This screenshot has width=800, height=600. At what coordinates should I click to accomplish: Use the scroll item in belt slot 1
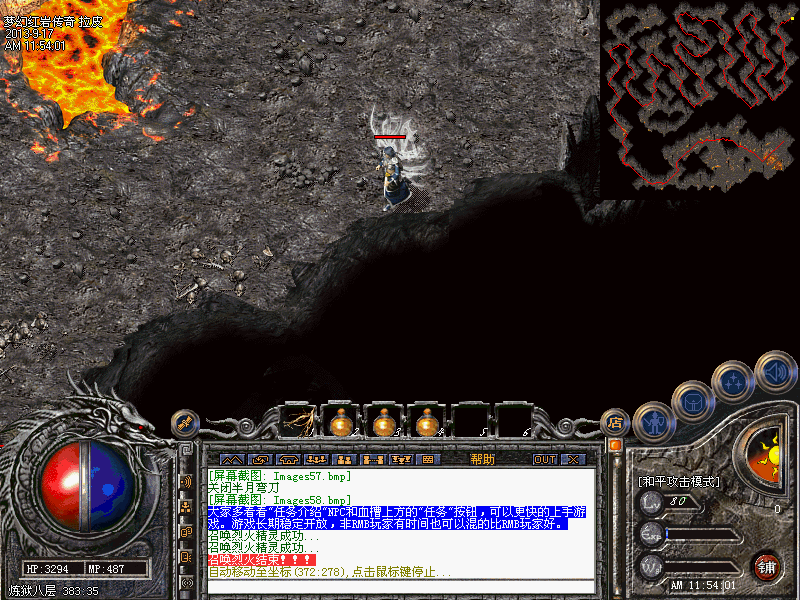pyautogui.click(x=299, y=422)
